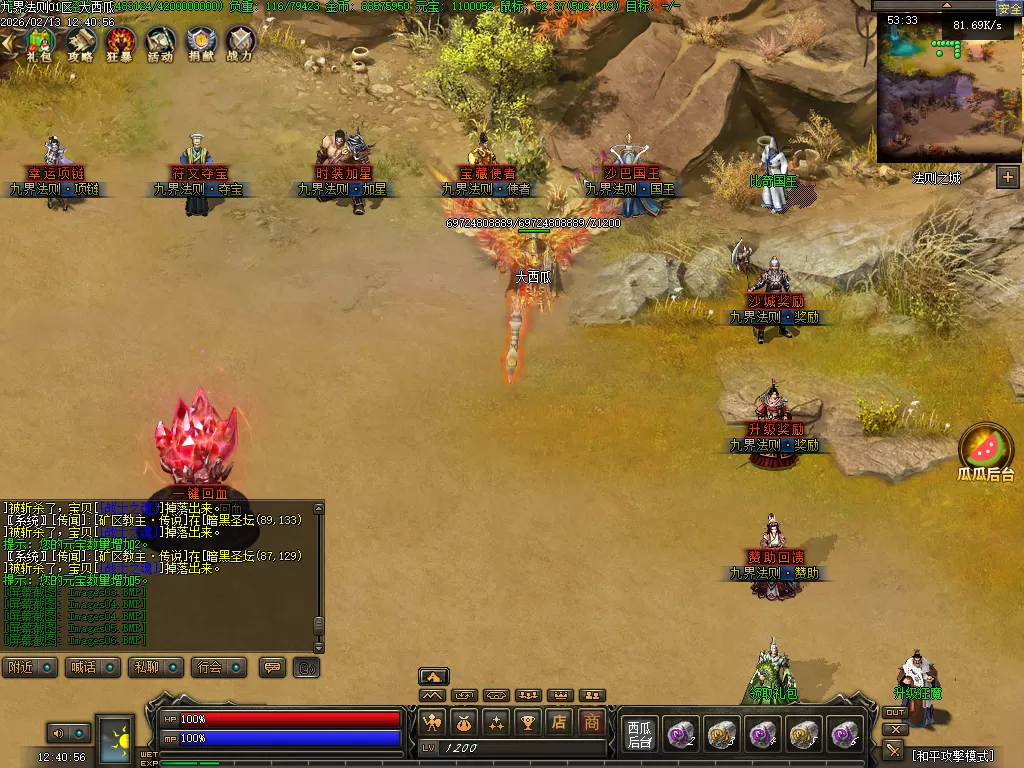This screenshot has width=1024, height=768.
Task: Activate the 狂暴 rage icon
Action: tap(121, 43)
